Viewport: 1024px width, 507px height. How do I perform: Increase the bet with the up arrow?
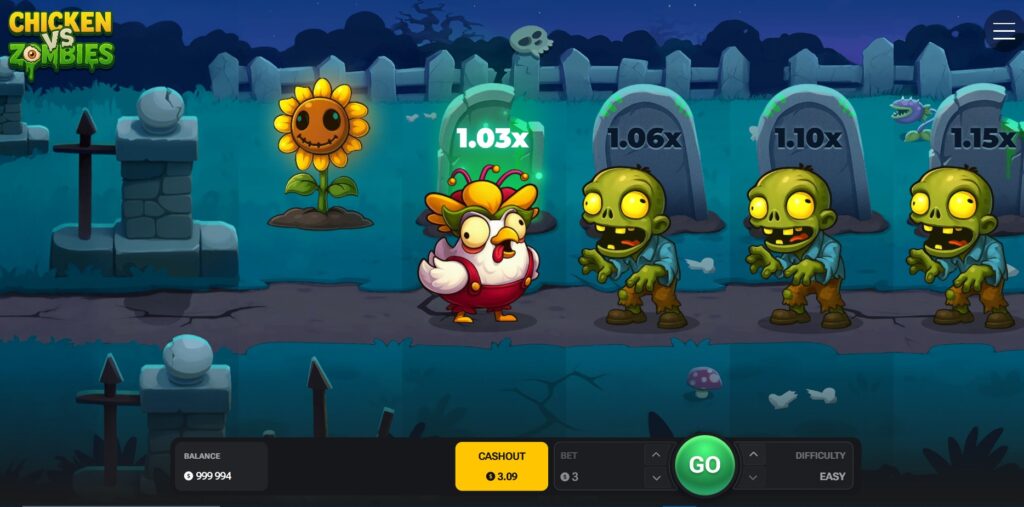click(655, 455)
